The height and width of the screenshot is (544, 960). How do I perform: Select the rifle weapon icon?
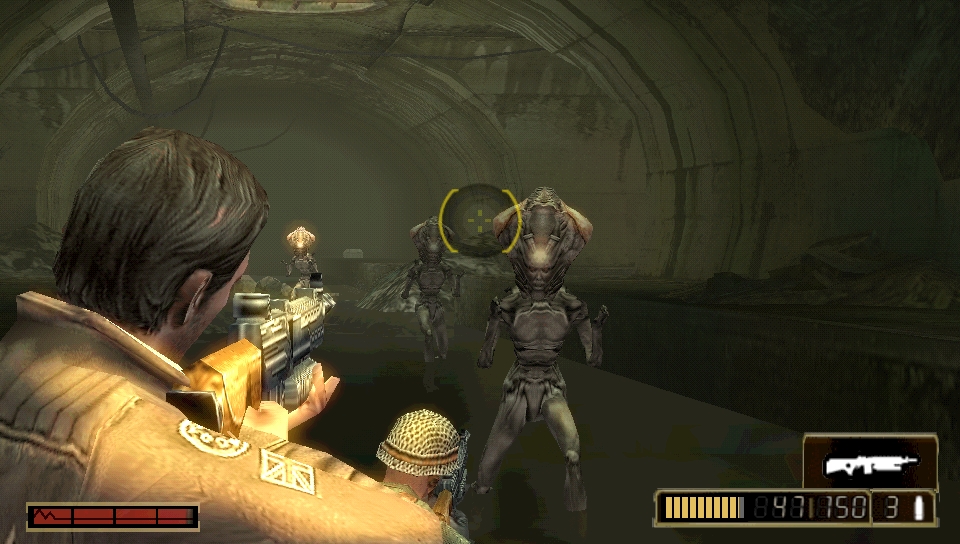(x=869, y=464)
